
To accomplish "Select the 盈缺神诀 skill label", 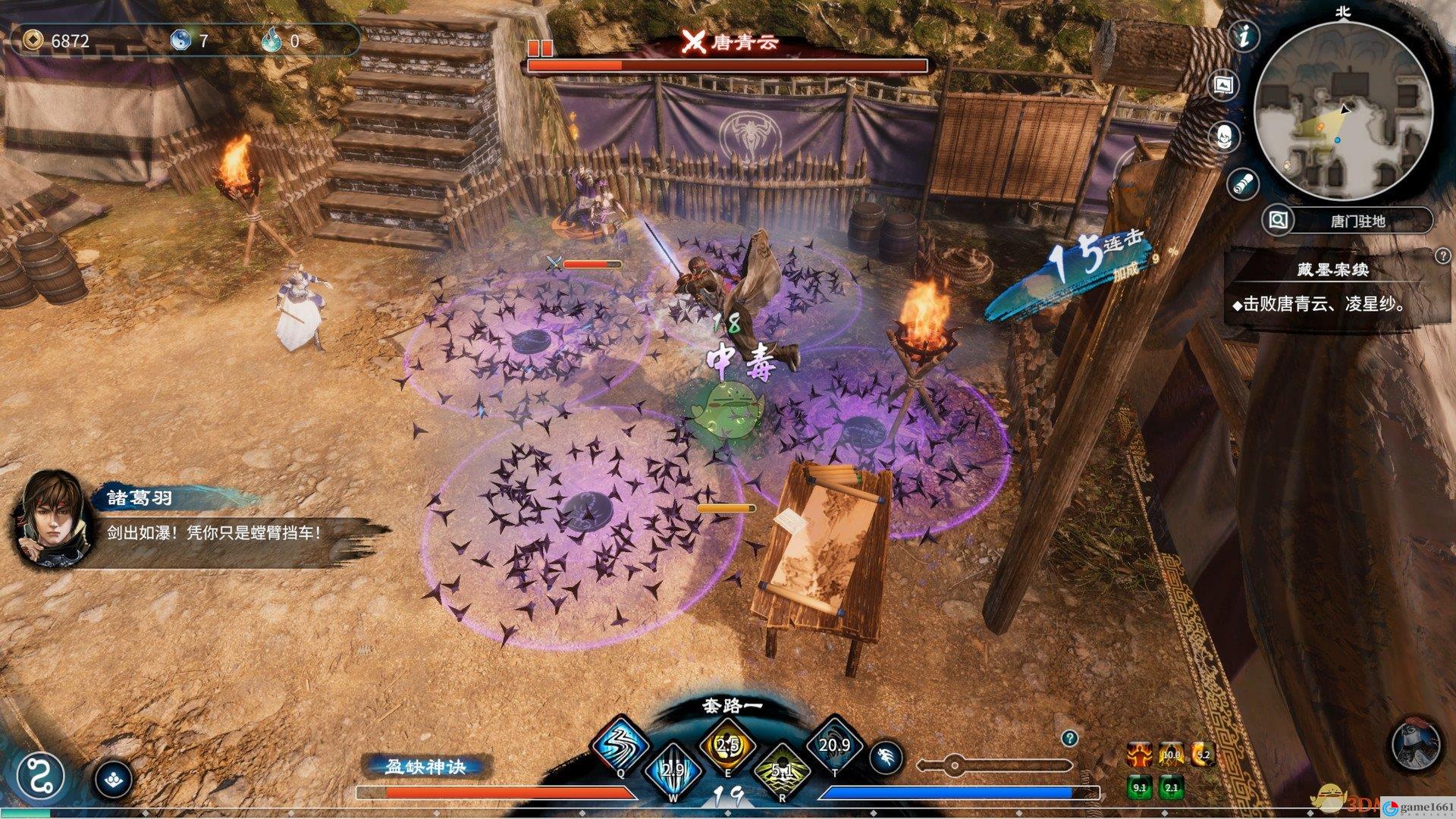I will pos(425,767).
